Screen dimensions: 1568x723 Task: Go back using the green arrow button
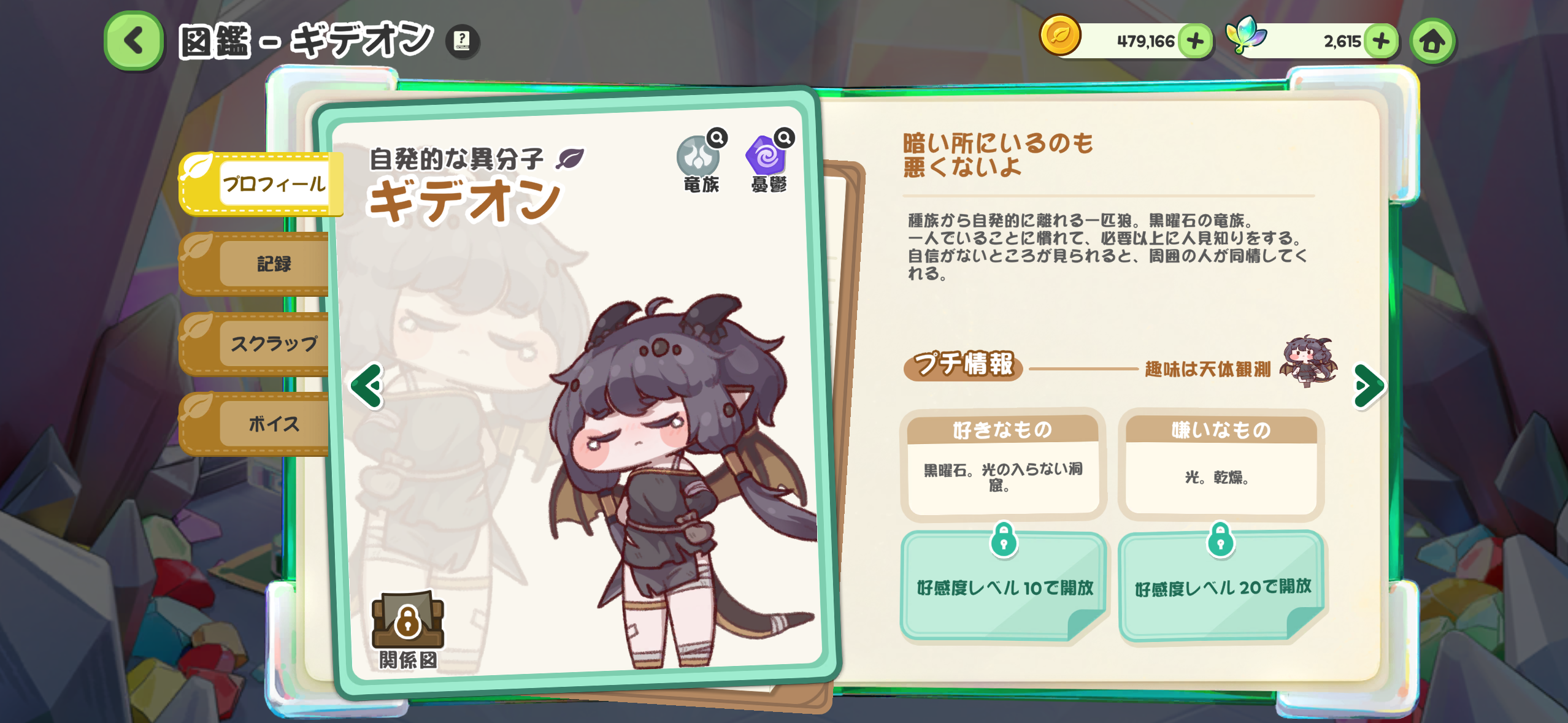tap(134, 41)
